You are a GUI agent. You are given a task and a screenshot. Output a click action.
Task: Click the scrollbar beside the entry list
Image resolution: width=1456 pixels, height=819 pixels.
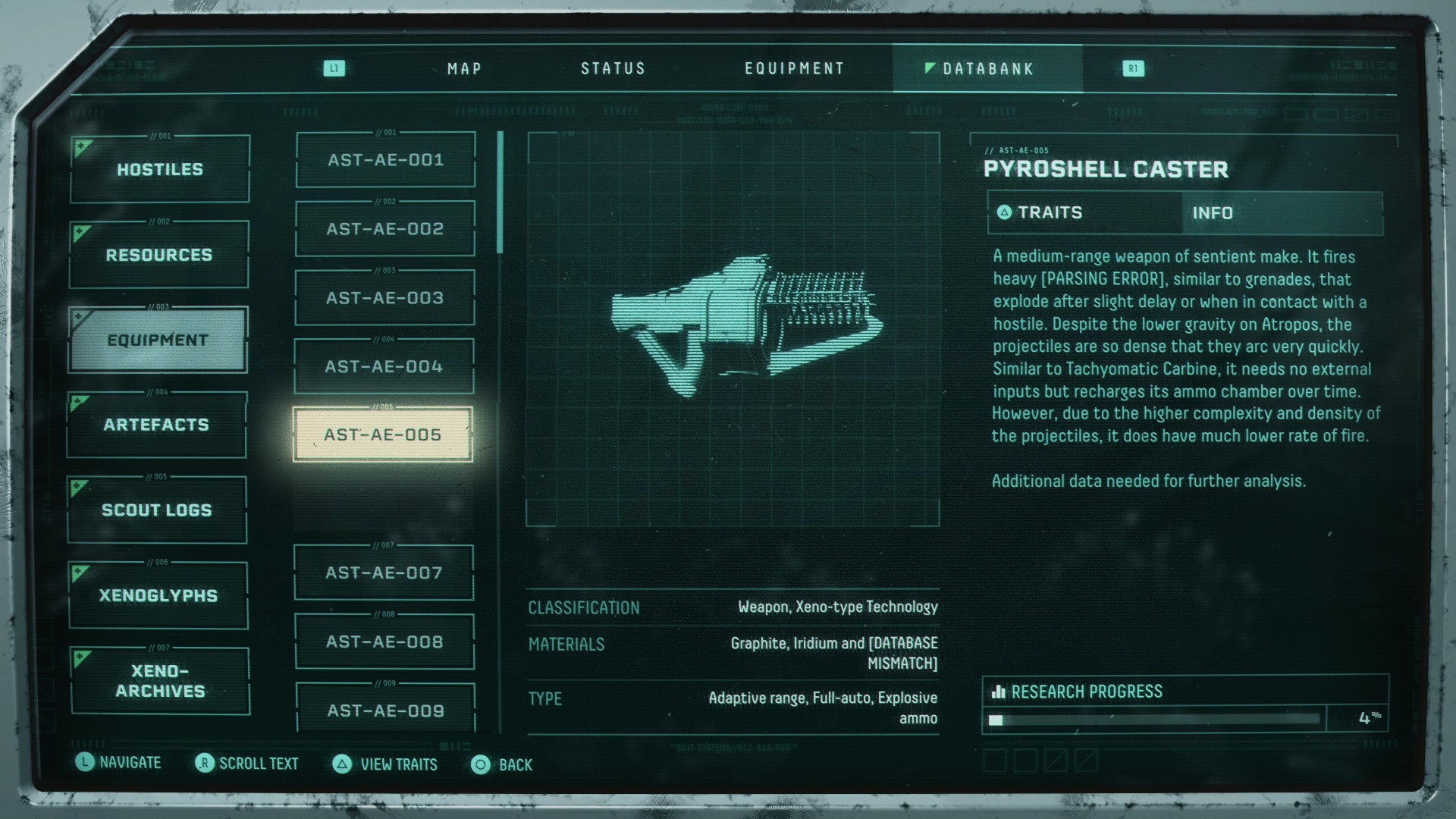click(500, 192)
